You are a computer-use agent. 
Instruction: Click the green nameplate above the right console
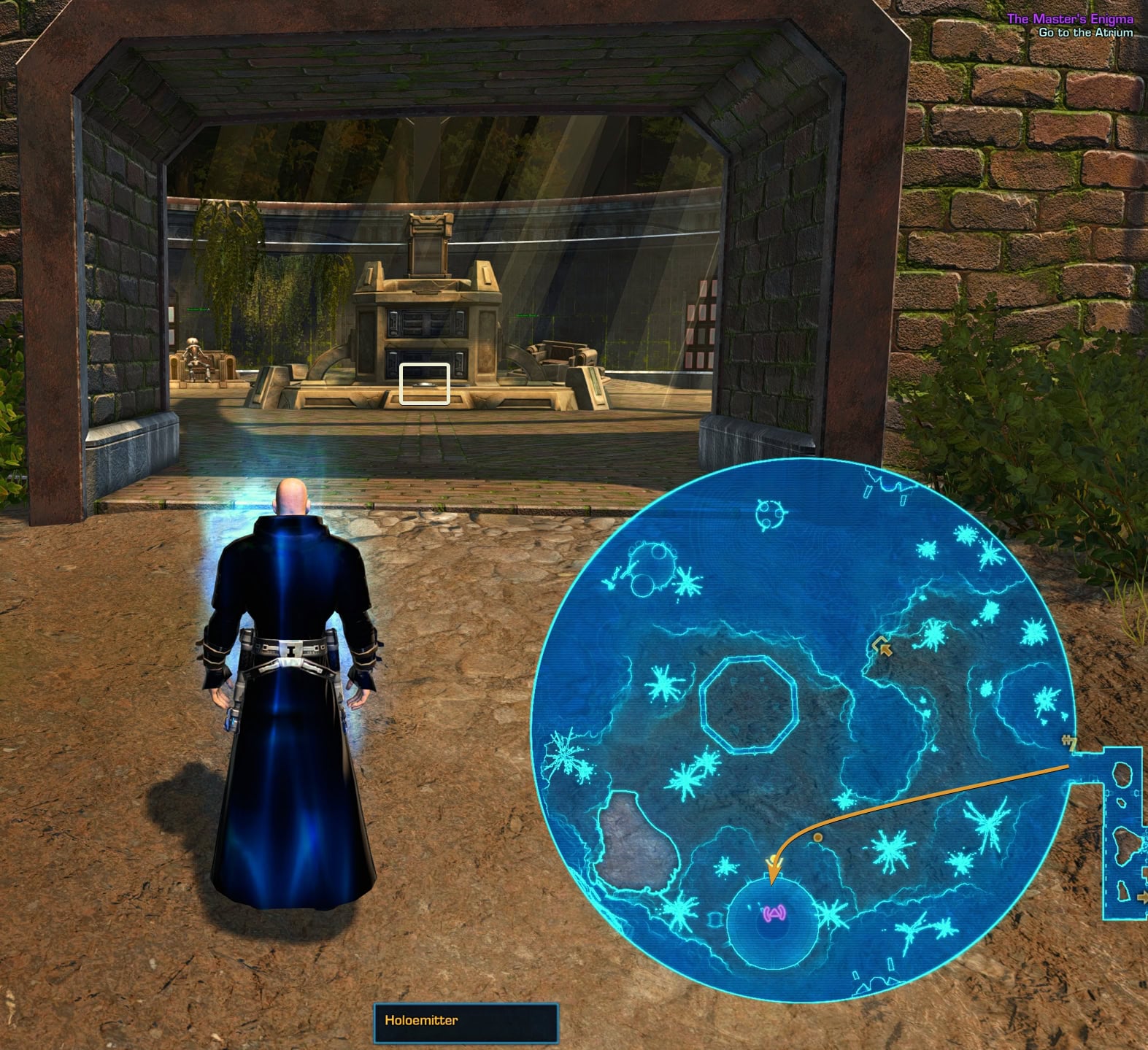point(528,315)
